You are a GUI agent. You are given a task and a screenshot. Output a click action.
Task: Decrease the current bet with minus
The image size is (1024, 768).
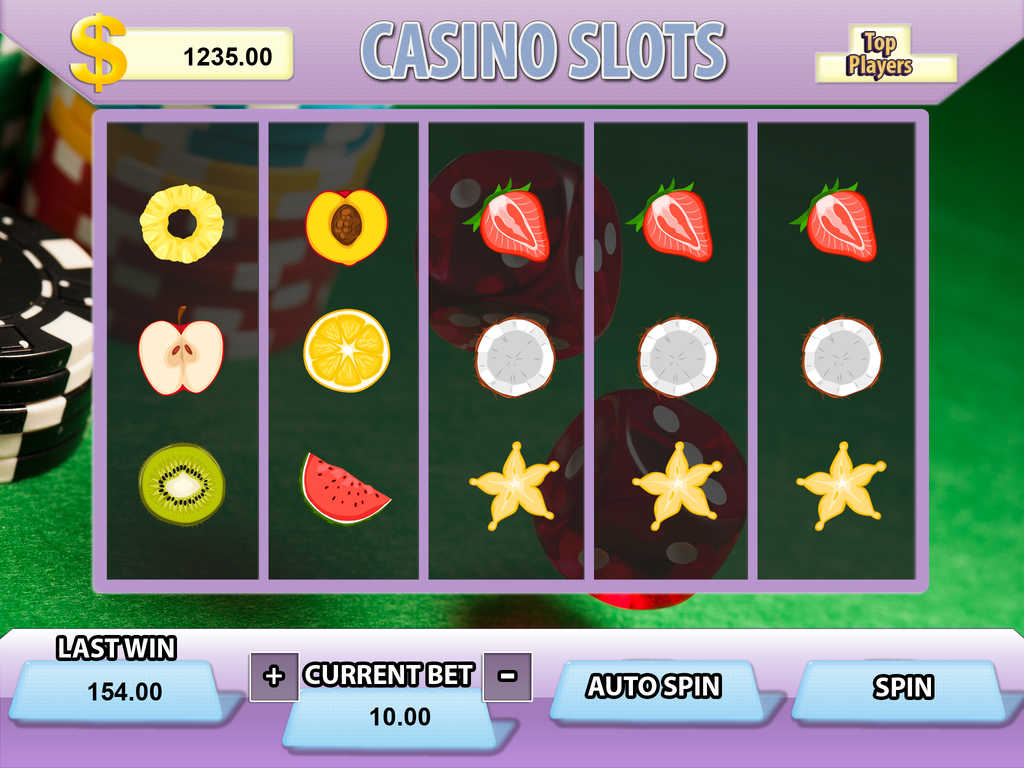(507, 676)
